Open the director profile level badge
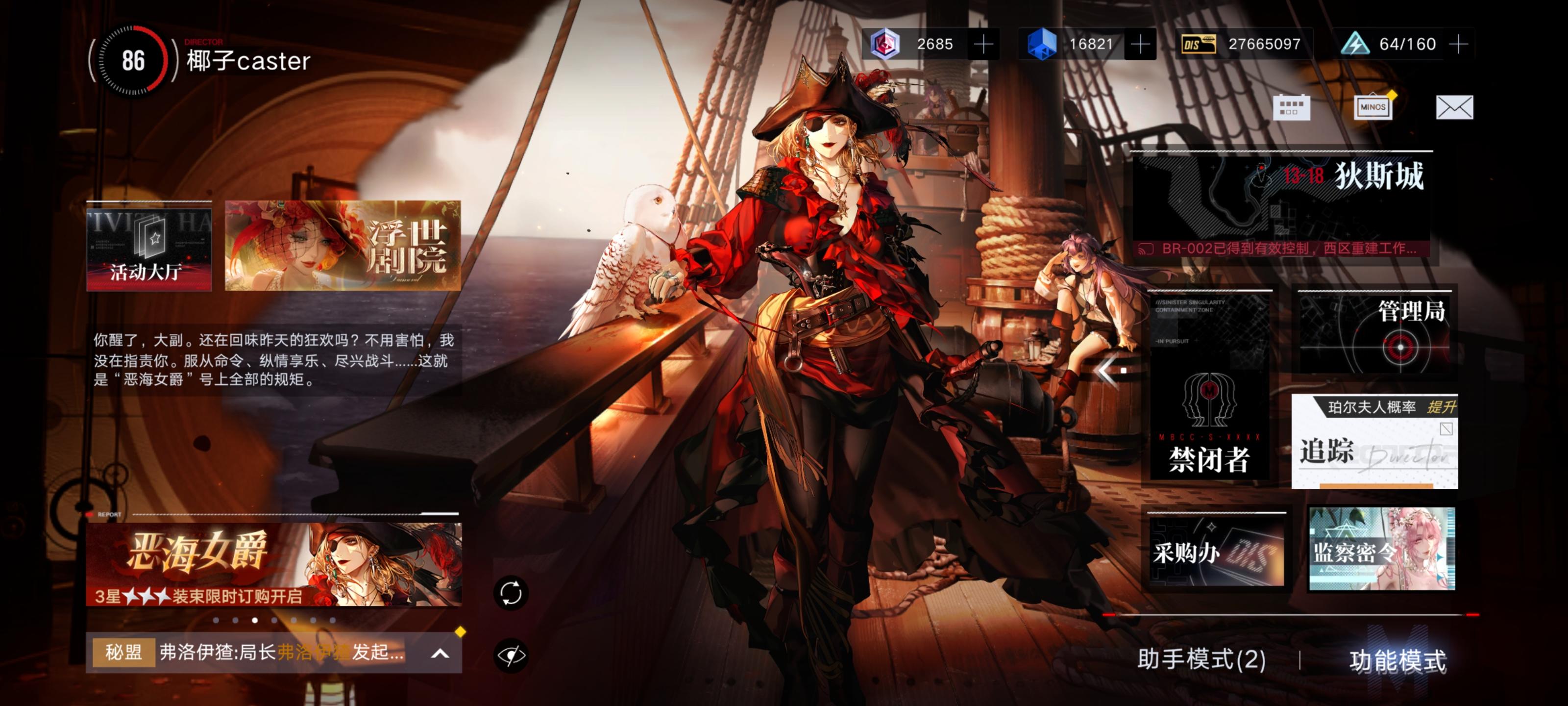Image resolution: width=1568 pixels, height=706 pixels. 133,60
